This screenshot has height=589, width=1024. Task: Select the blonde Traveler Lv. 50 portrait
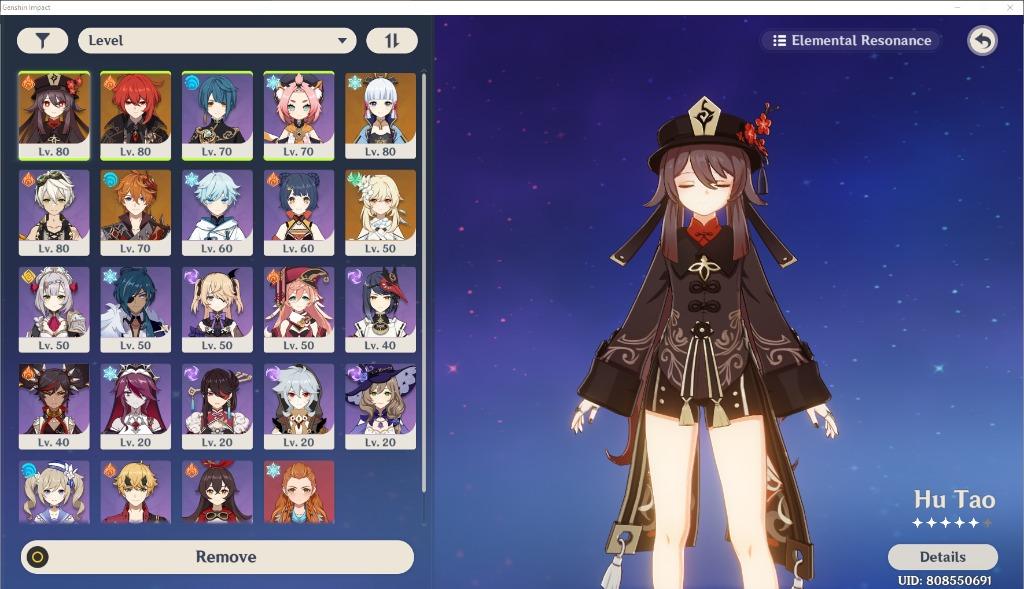[x=380, y=212]
